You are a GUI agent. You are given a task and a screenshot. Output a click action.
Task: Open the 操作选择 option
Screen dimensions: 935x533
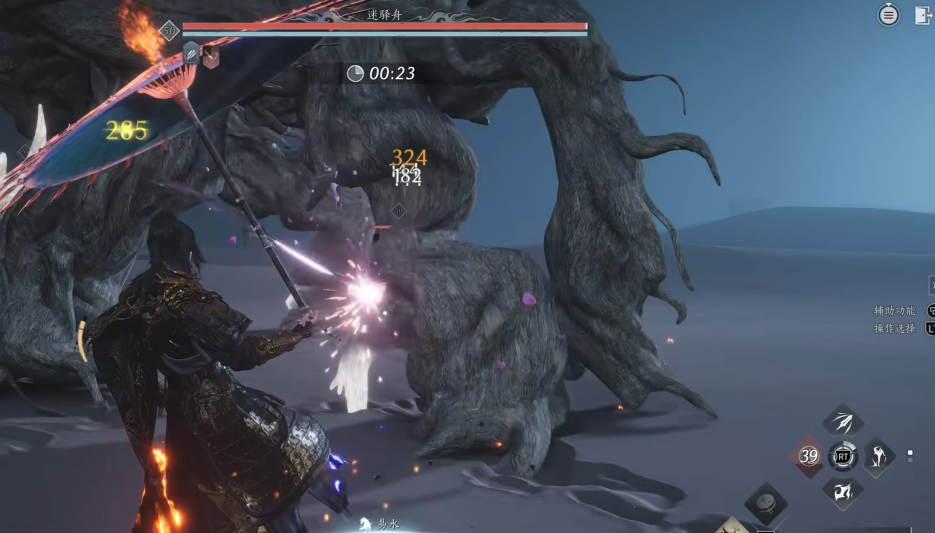(895, 328)
